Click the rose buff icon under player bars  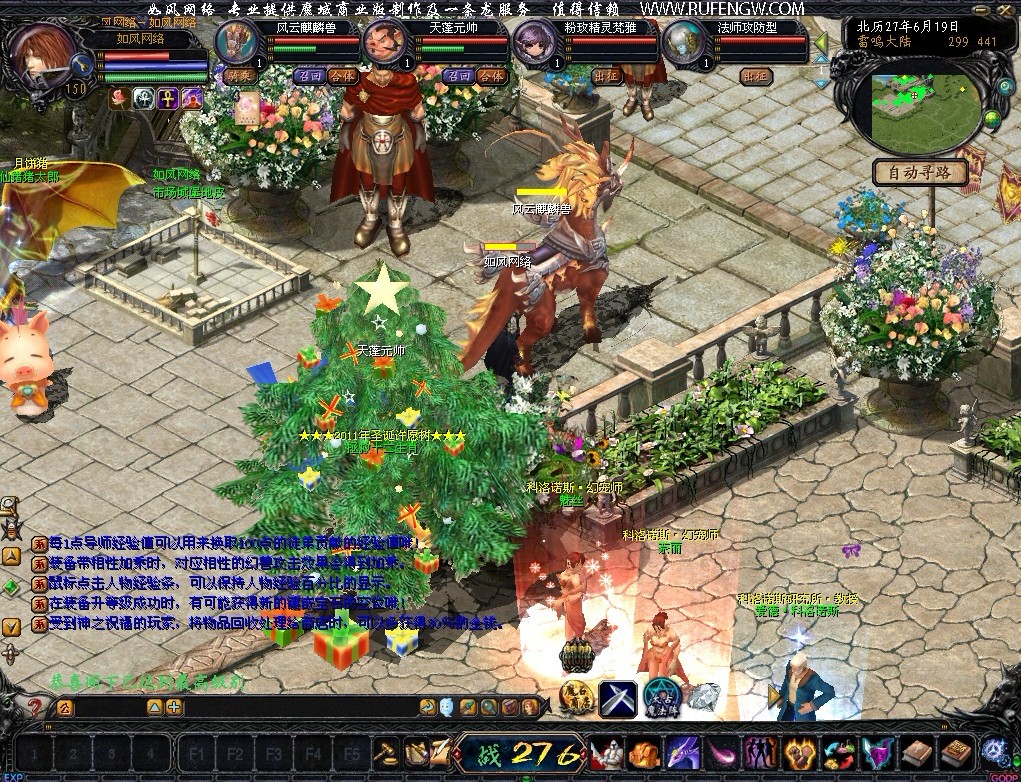click(119, 98)
